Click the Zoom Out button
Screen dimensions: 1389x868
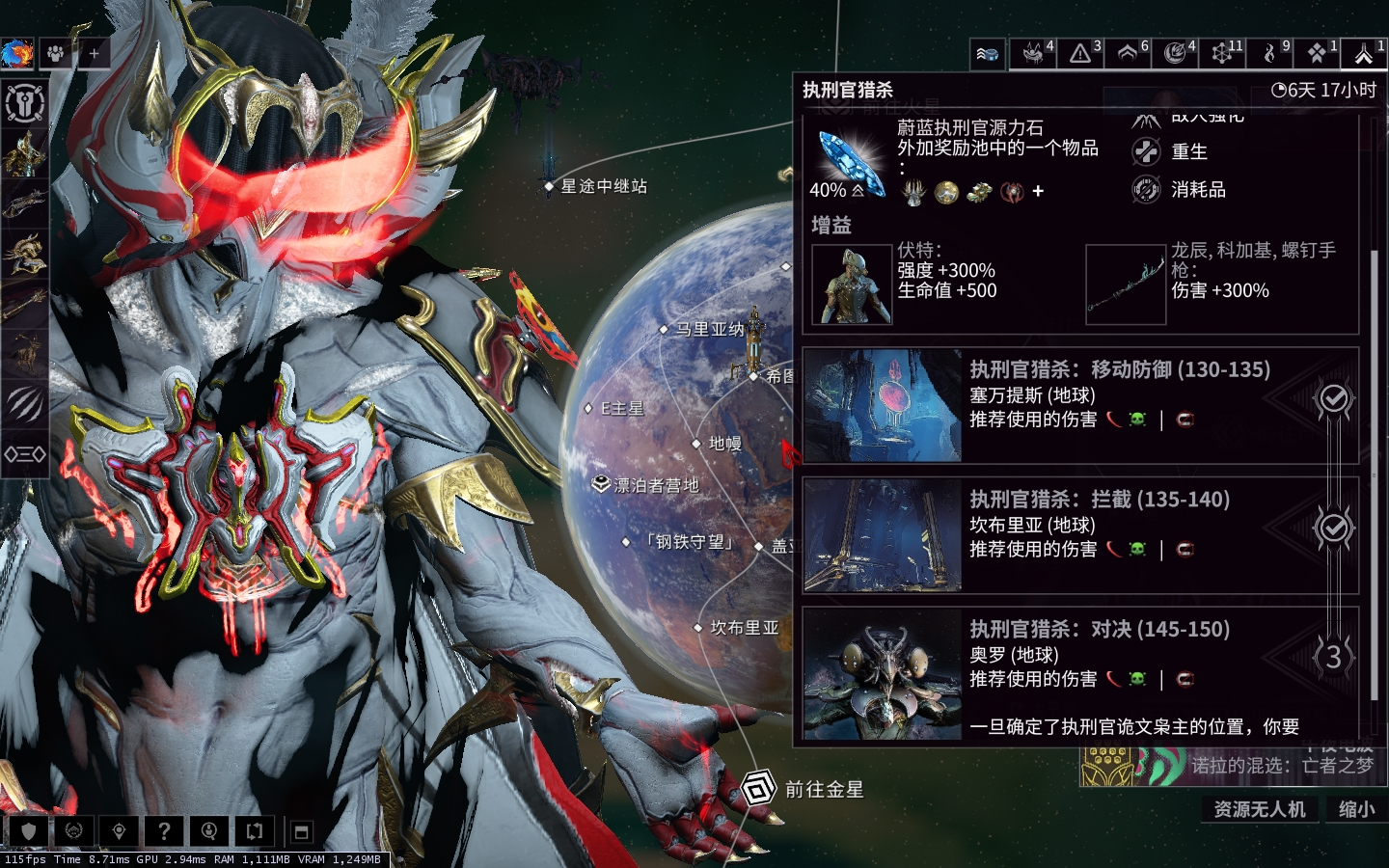(1356, 809)
